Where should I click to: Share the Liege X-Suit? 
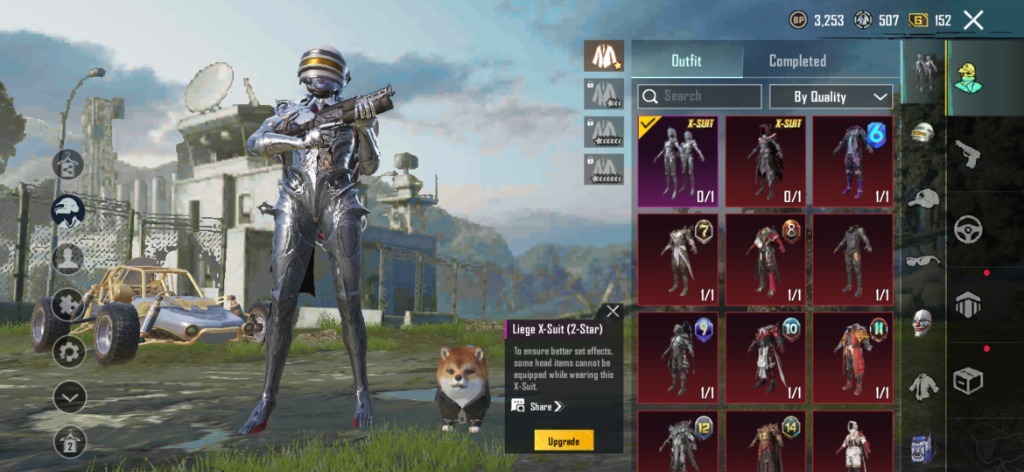pyautogui.click(x=538, y=406)
